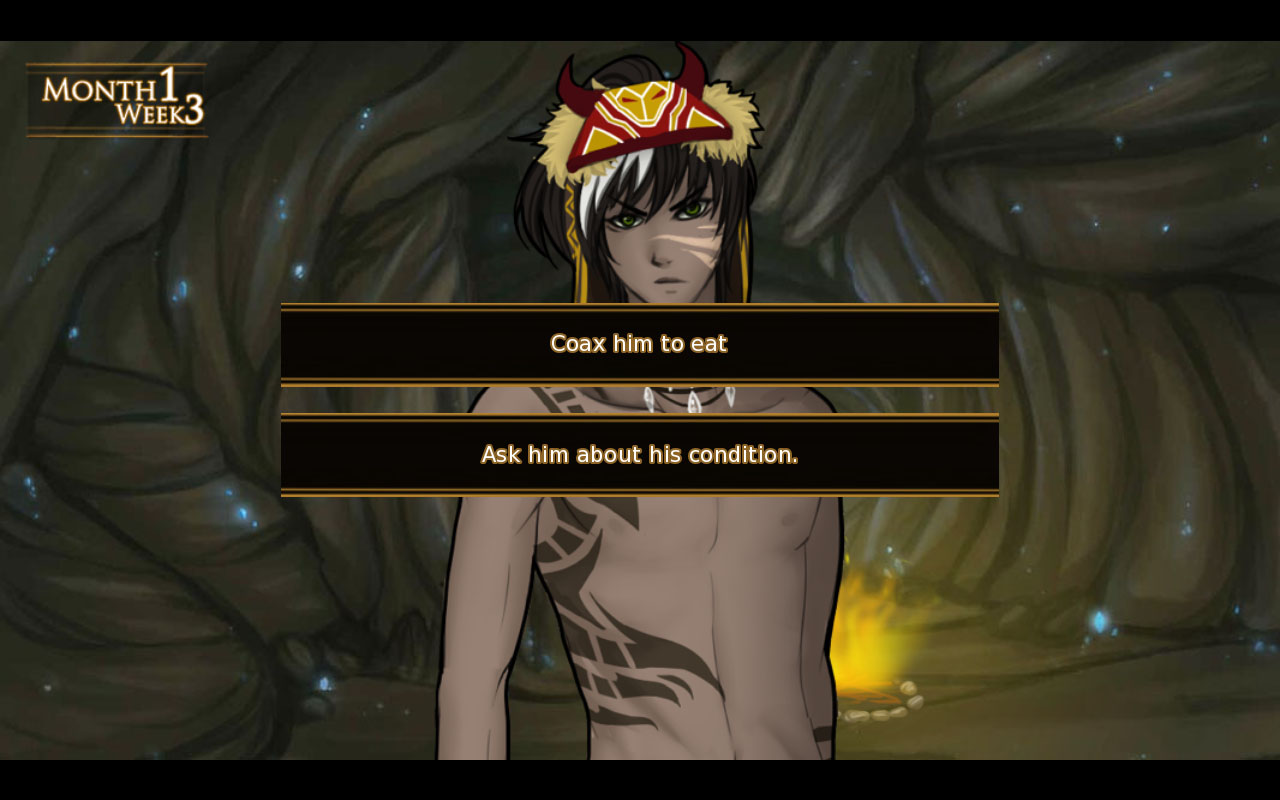Click the narrow divider bar between the choices
Image resolution: width=1280 pixels, height=800 pixels.
639,400
